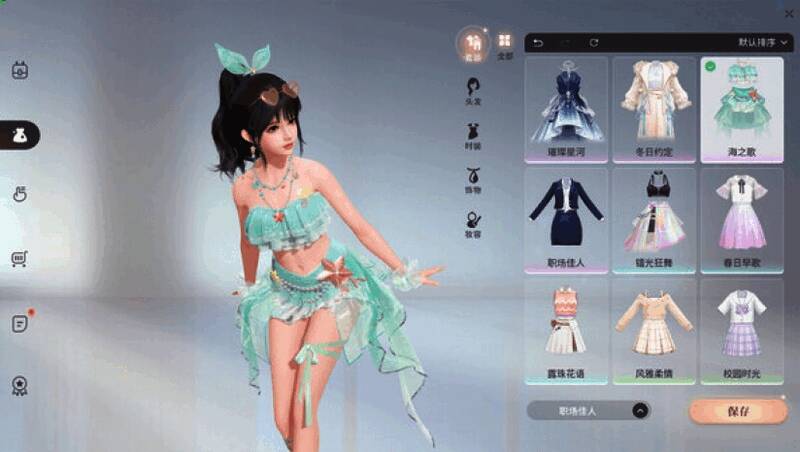
Task: Undo the last outfit change
Action: 538,43
